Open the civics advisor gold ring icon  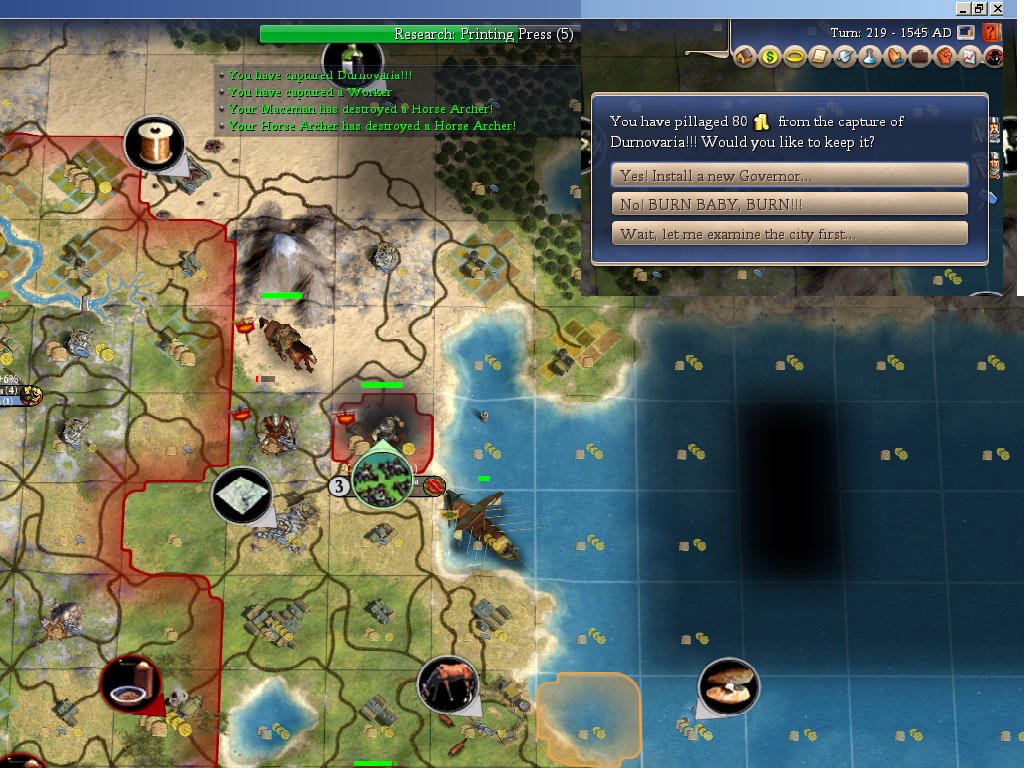coord(795,57)
